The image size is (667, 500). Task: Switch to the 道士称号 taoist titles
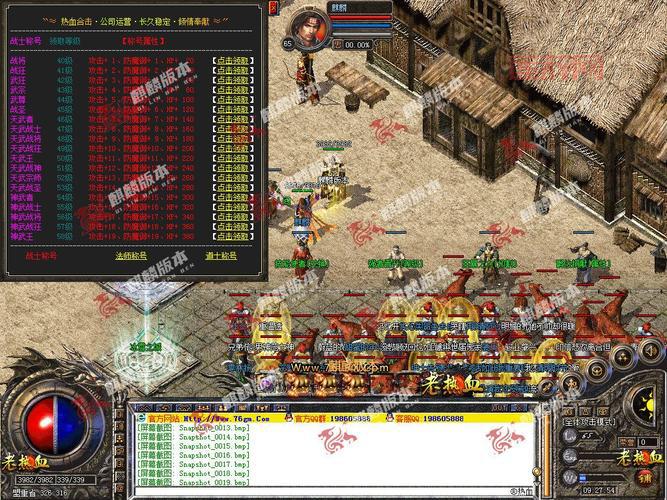(229, 256)
